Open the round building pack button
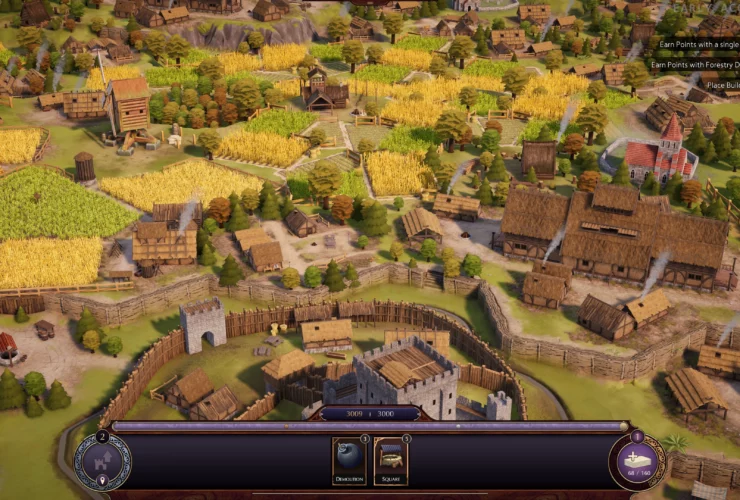The width and height of the screenshot is (740, 500). (x=637, y=461)
